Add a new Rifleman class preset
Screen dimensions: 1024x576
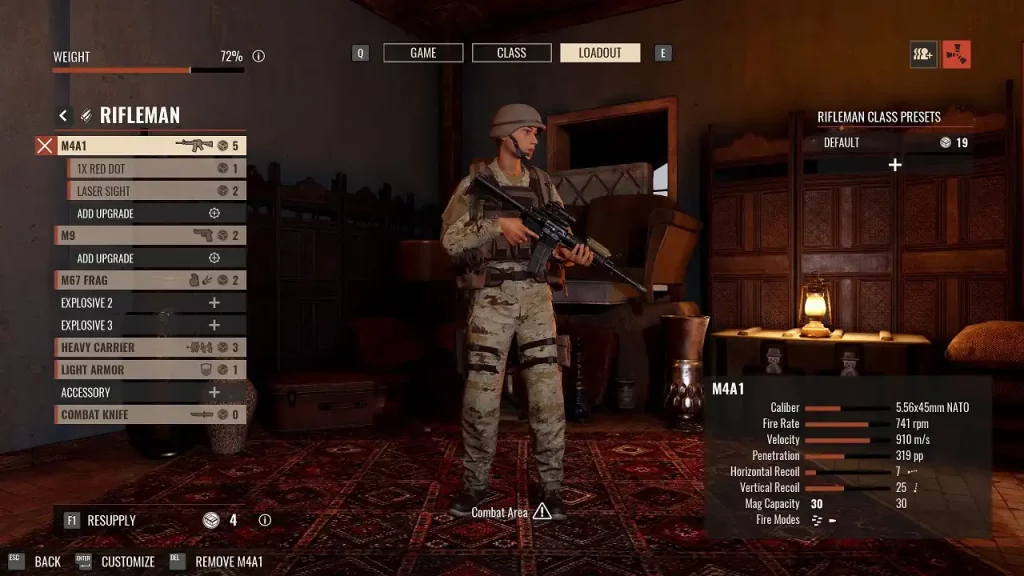[x=895, y=165]
